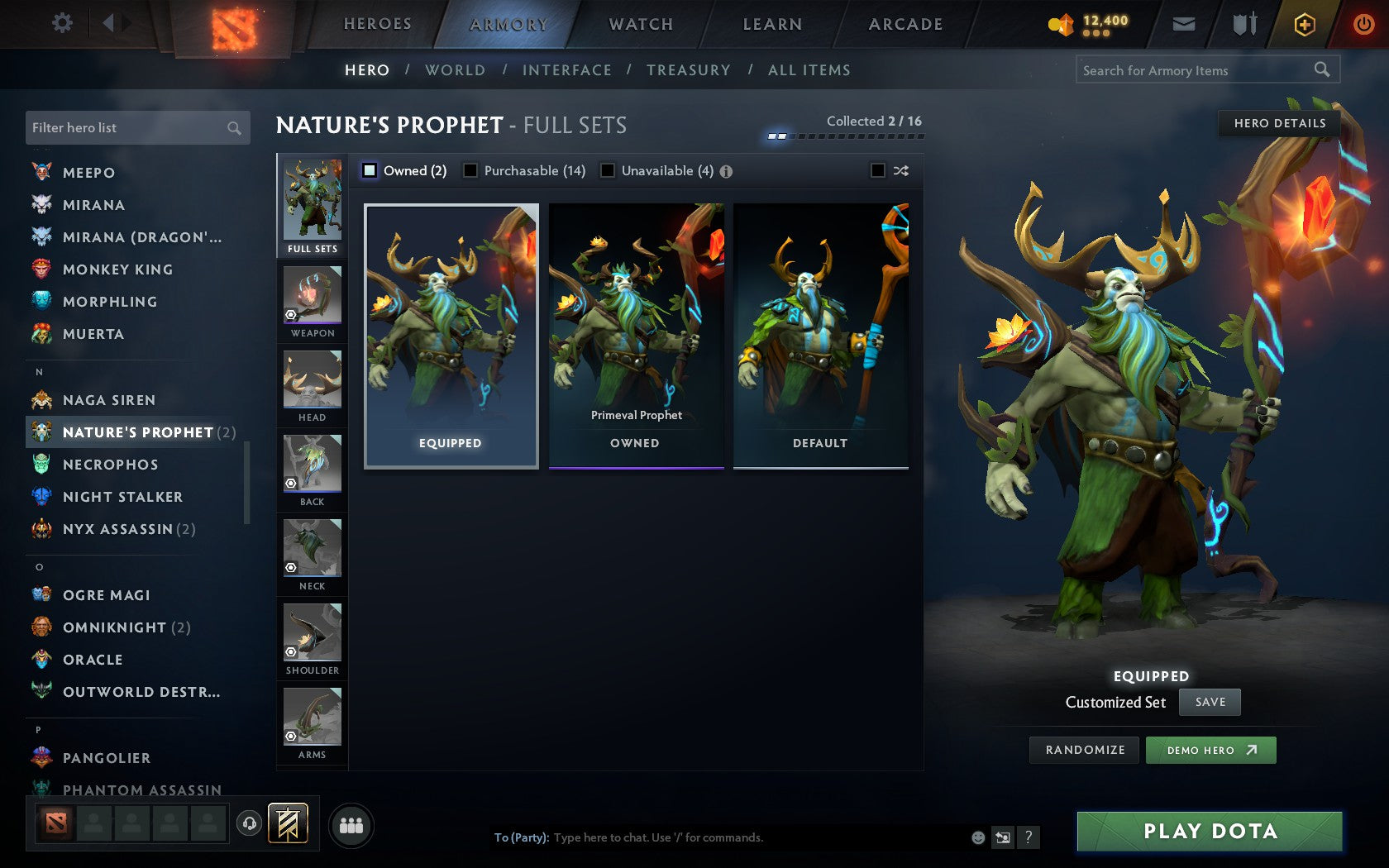Click the DEMO HERO button
This screenshot has width=1389, height=868.
coord(1210,750)
